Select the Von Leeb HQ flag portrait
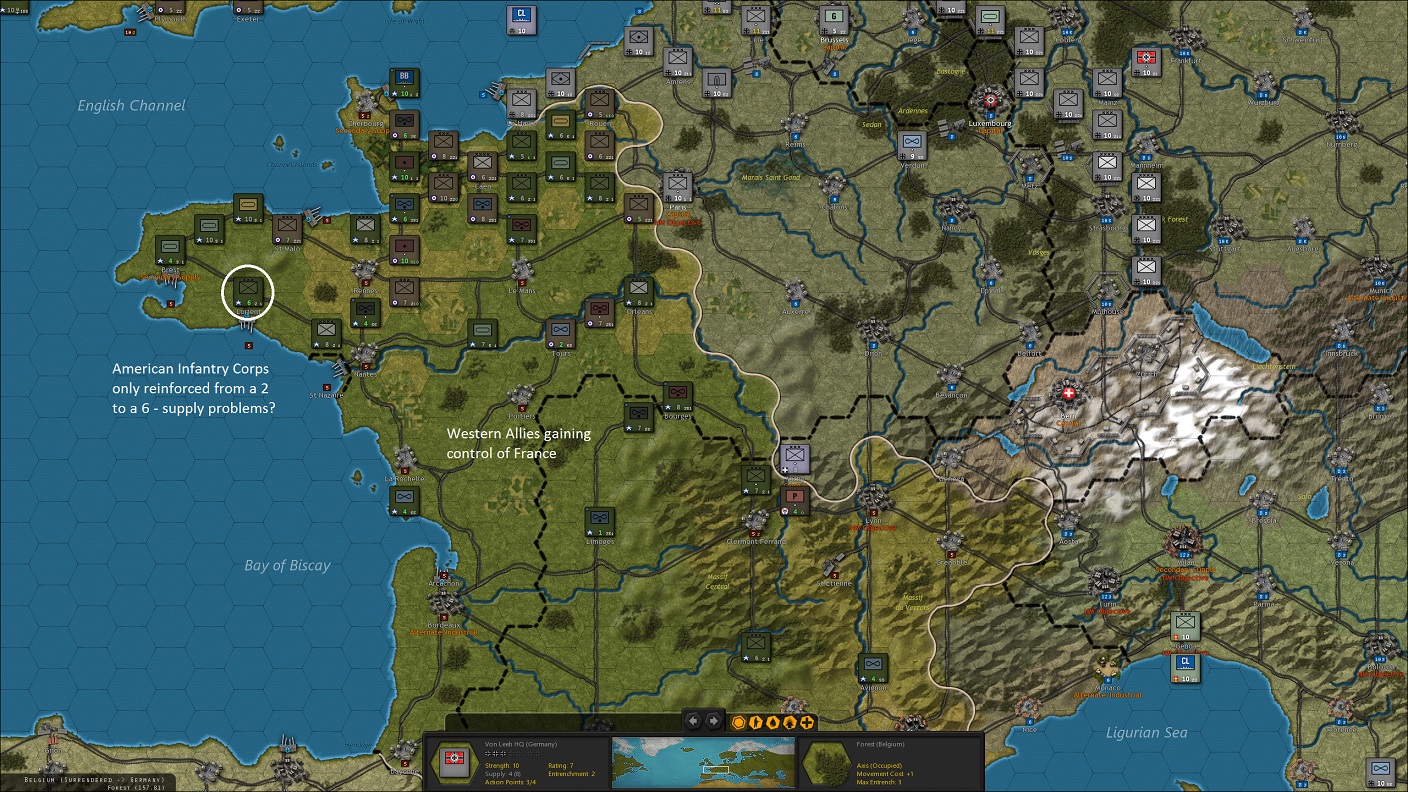Viewport: 1408px width, 792px height. (x=453, y=760)
